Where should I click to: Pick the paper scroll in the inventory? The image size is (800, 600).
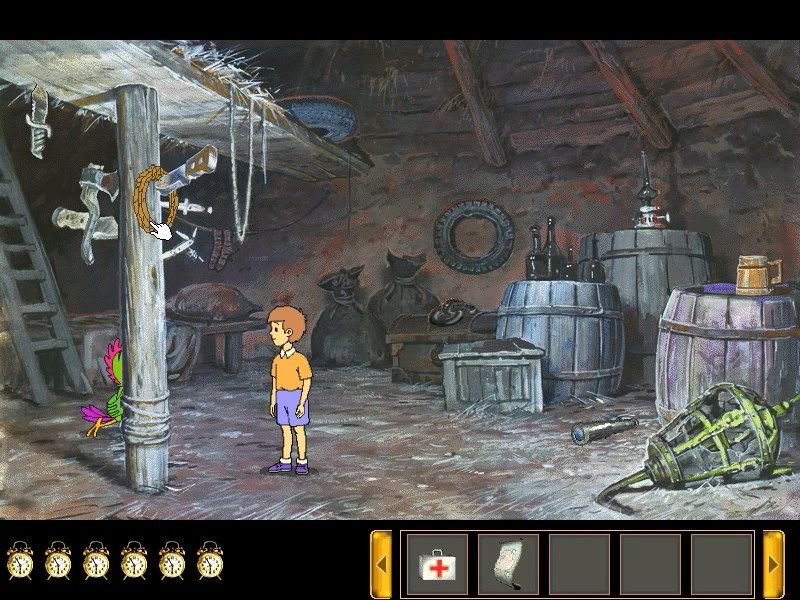click(x=508, y=565)
